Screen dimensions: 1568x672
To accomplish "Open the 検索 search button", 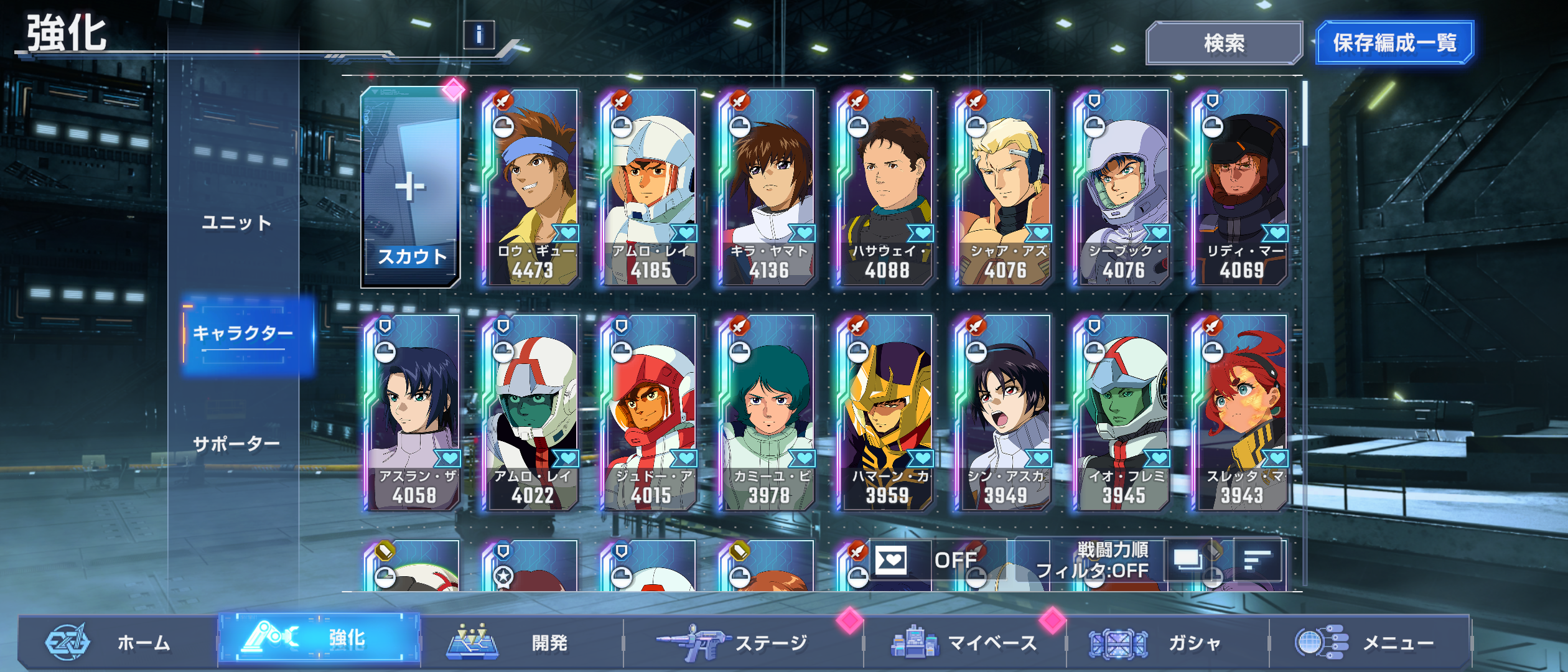I will (x=1223, y=43).
